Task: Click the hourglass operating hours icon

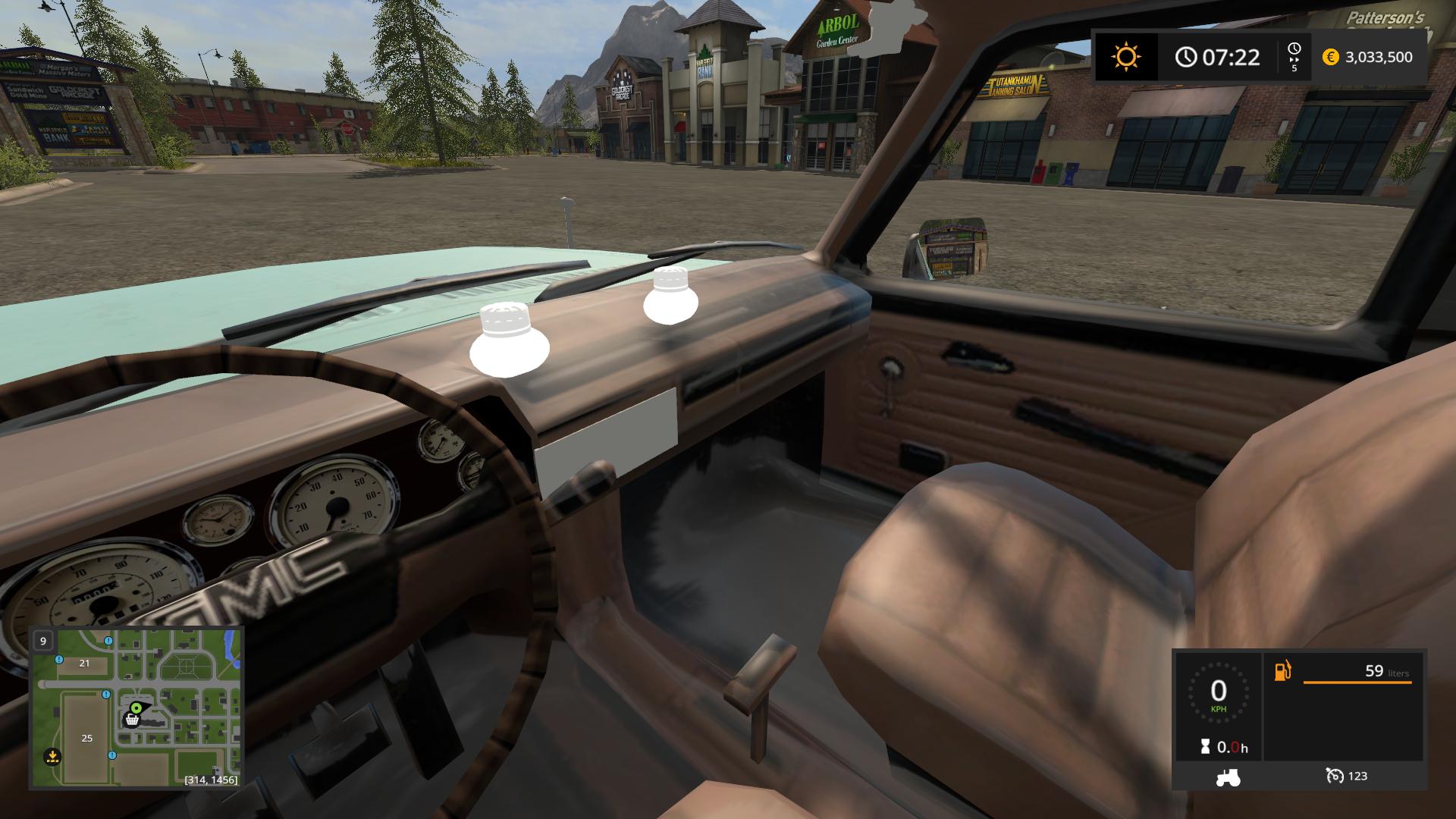Action: [1206, 748]
